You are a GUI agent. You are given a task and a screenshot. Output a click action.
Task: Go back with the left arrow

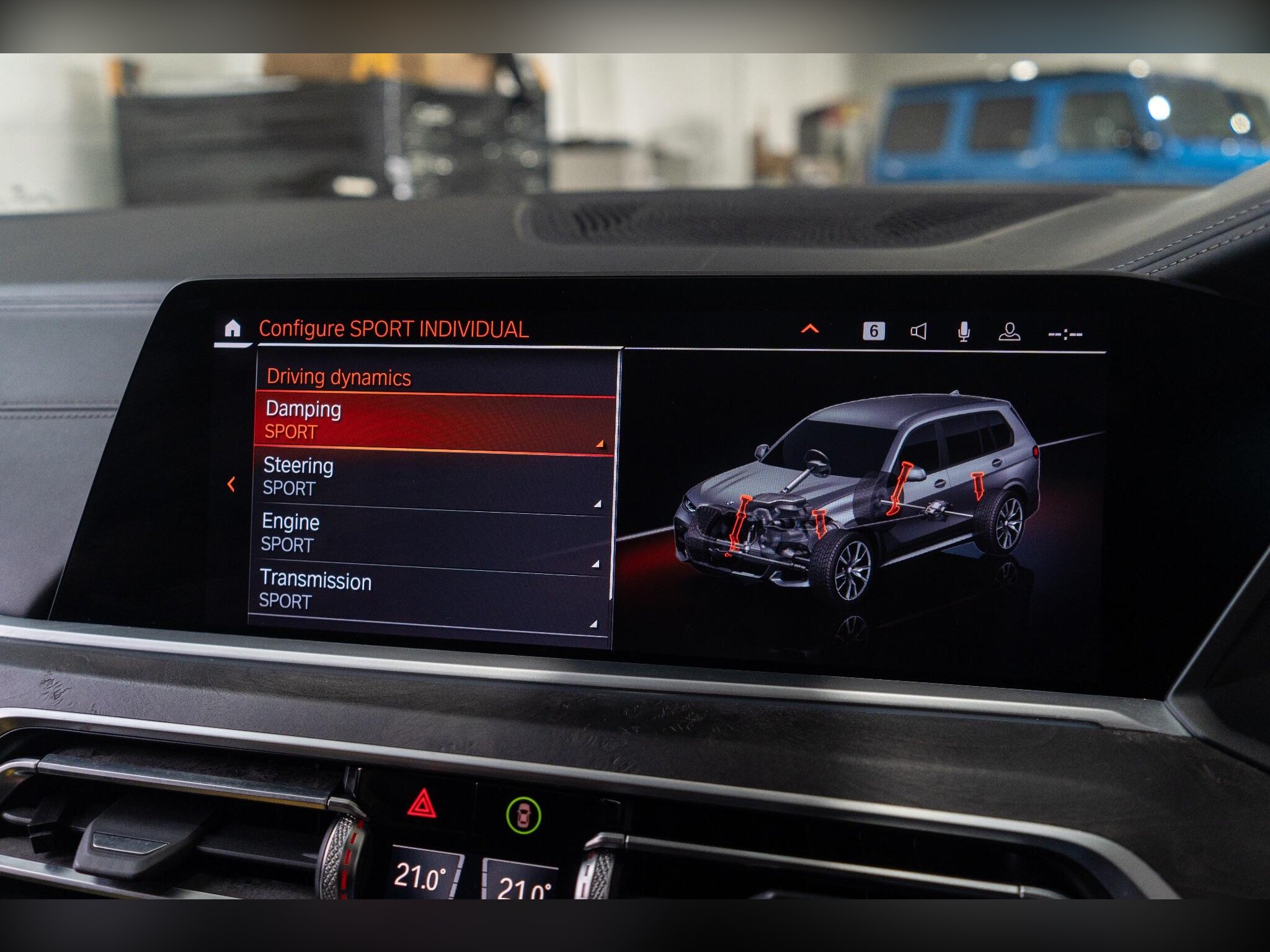[x=231, y=484]
